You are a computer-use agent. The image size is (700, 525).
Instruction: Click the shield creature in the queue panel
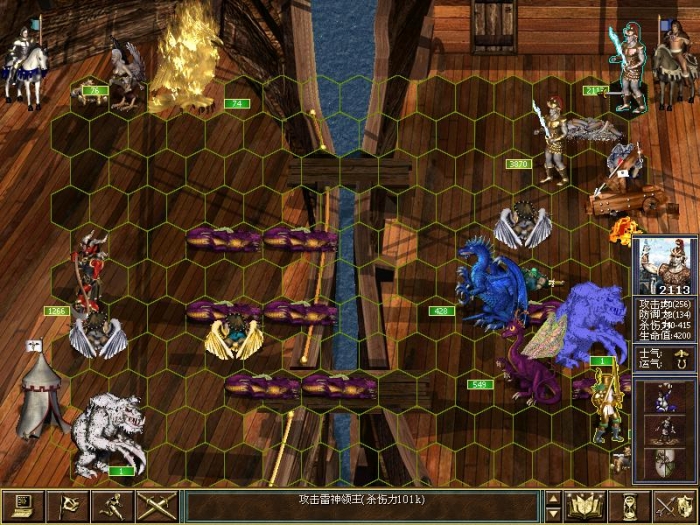click(x=662, y=462)
